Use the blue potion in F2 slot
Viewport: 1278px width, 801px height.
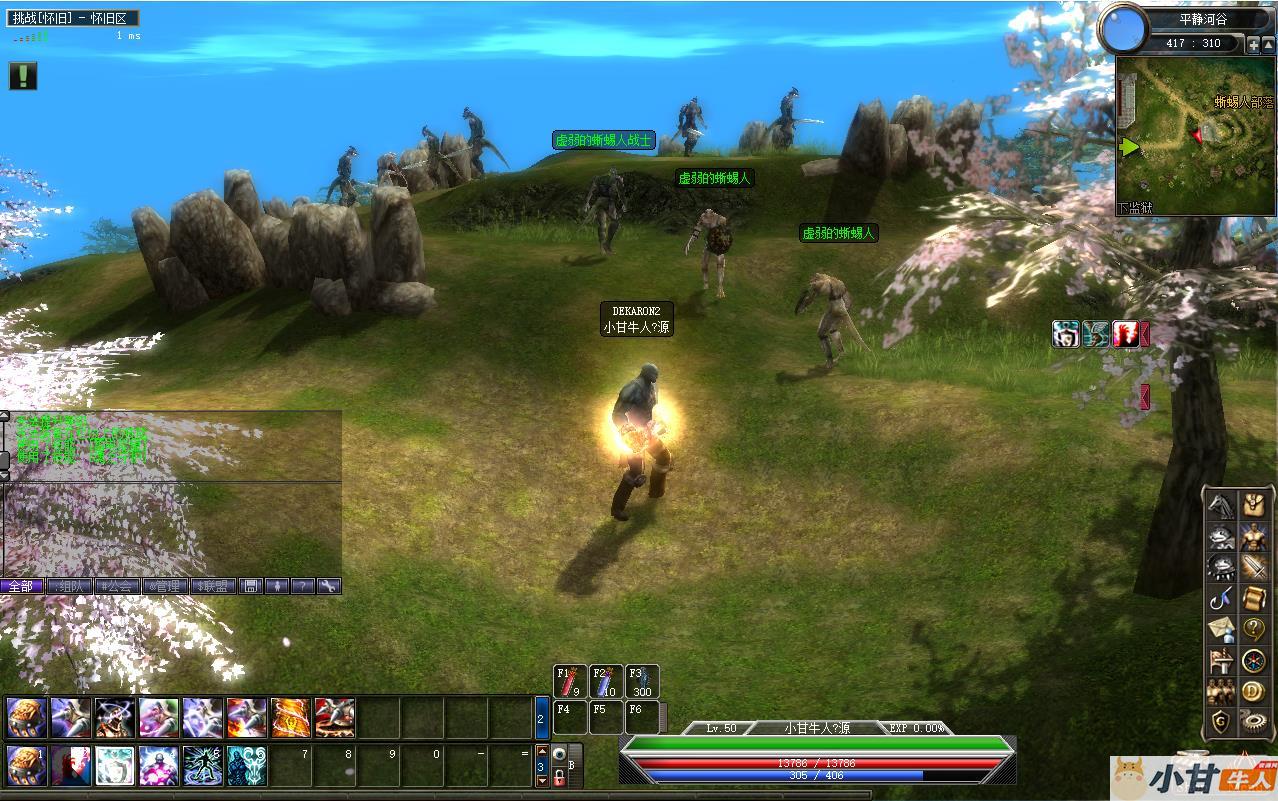(x=607, y=681)
